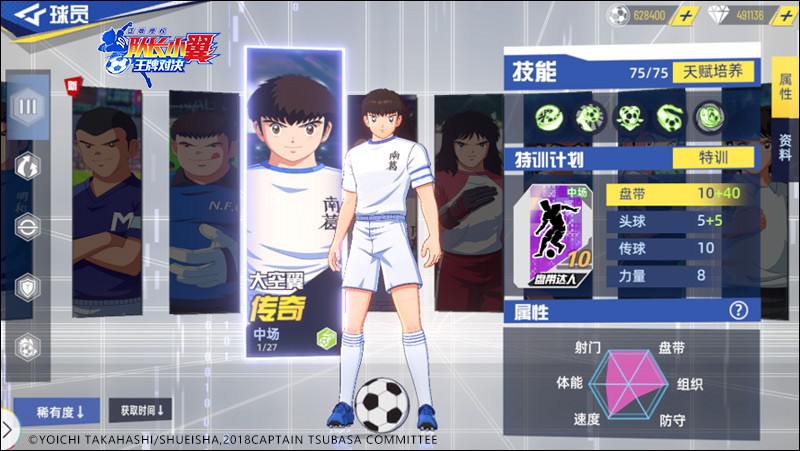This screenshot has height=451, width=800.
Task: Select the 盘带 dribbling stat row
Action: pyautogui.click(x=680, y=193)
